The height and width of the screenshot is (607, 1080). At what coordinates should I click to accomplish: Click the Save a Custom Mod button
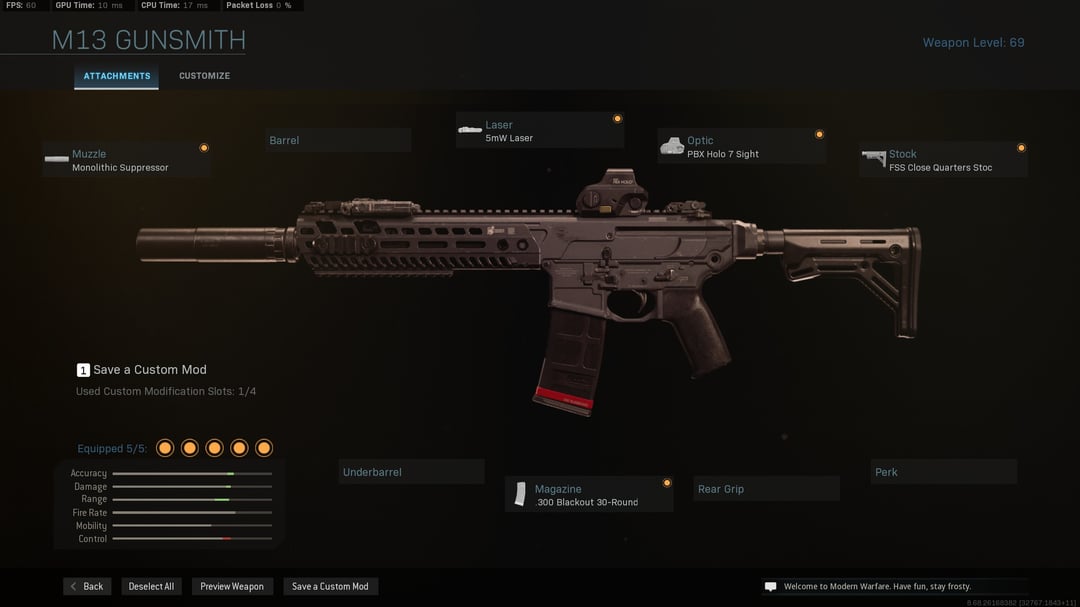coord(330,587)
